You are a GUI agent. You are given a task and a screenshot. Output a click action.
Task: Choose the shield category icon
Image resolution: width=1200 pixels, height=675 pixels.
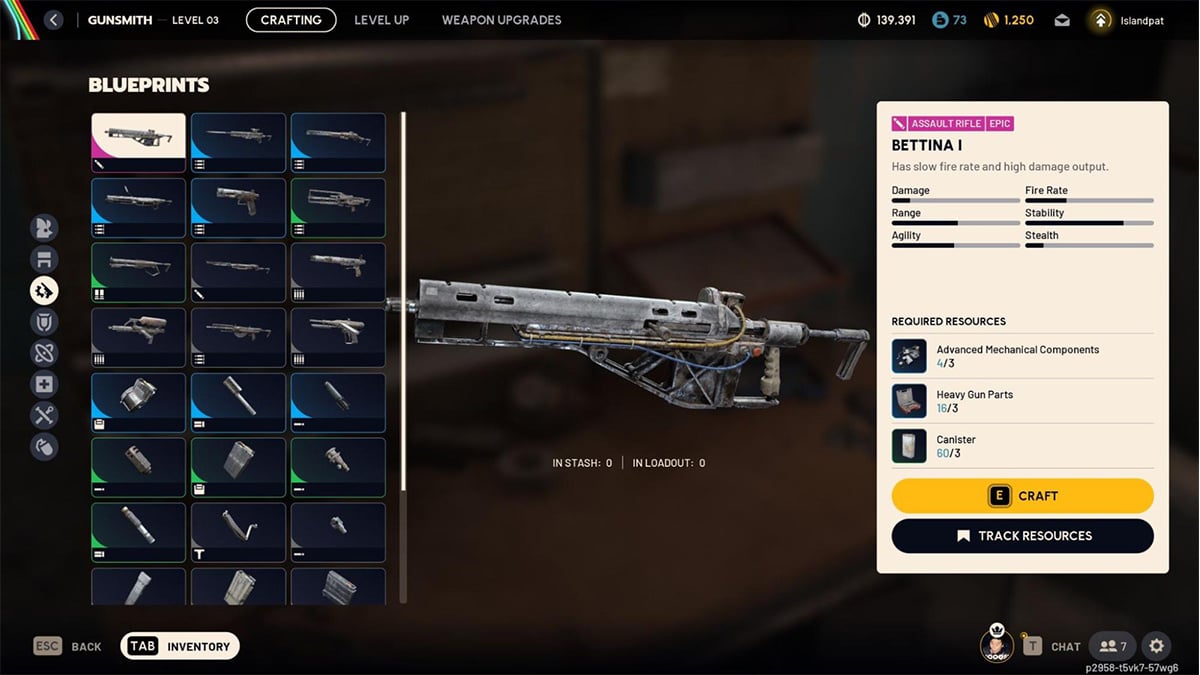coord(44,322)
